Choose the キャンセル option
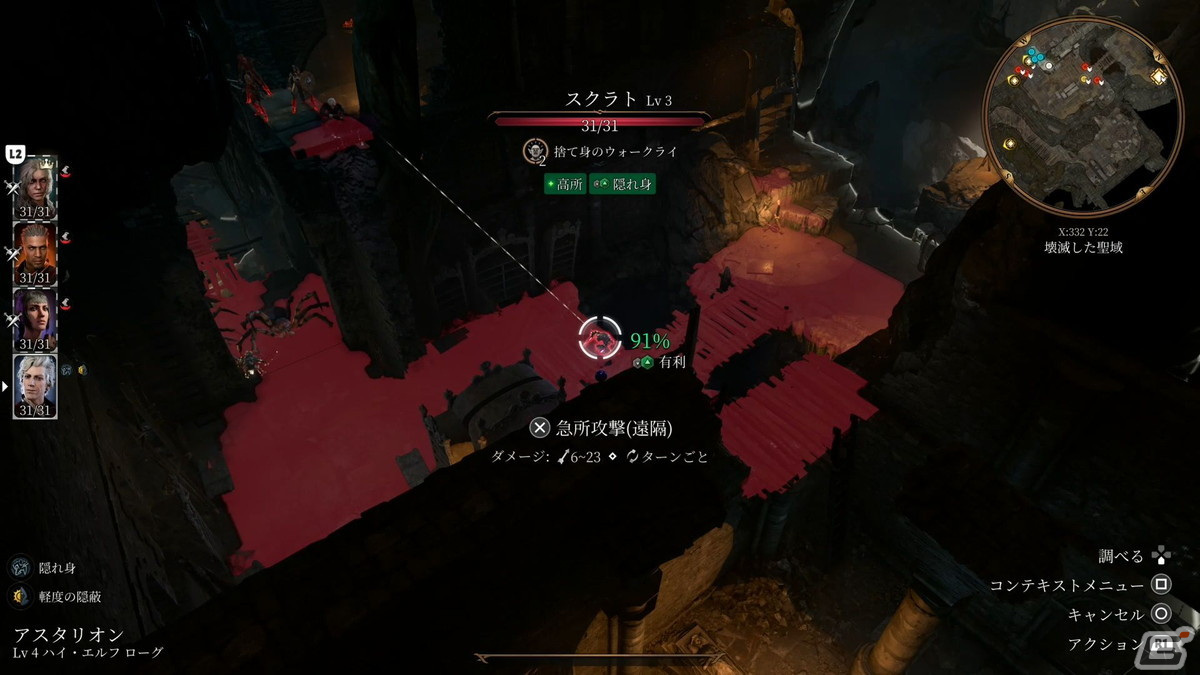Viewport: 1200px width, 675px height. coord(1161,614)
